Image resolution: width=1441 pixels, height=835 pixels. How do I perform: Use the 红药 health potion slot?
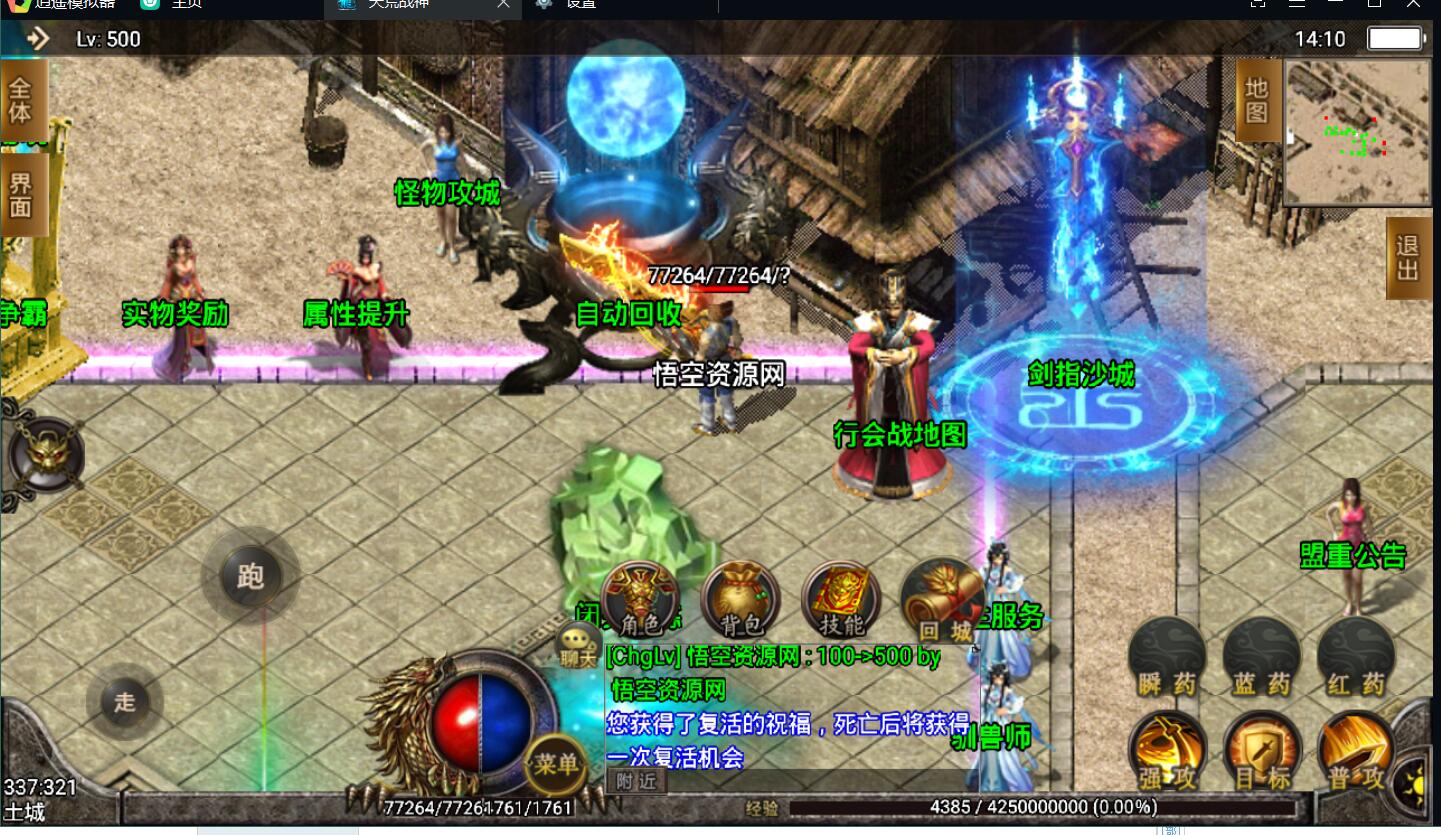(x=1357, y=656)
